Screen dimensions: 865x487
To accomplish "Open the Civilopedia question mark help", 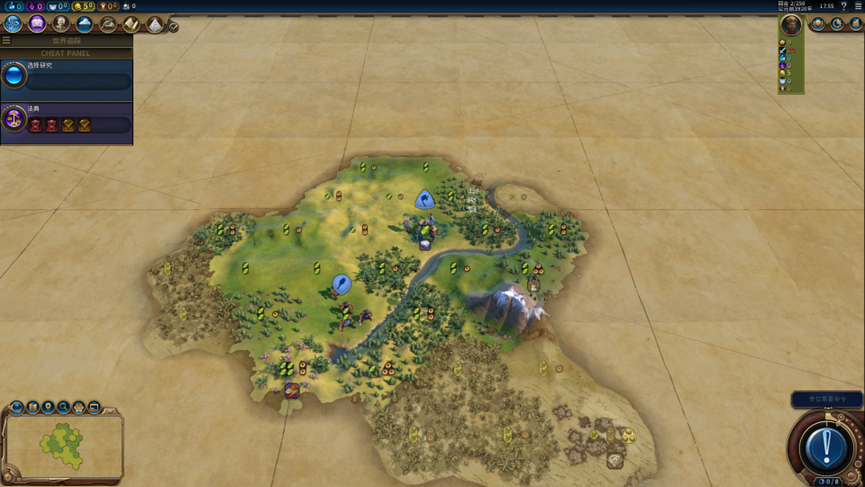I will pos(844,6).
